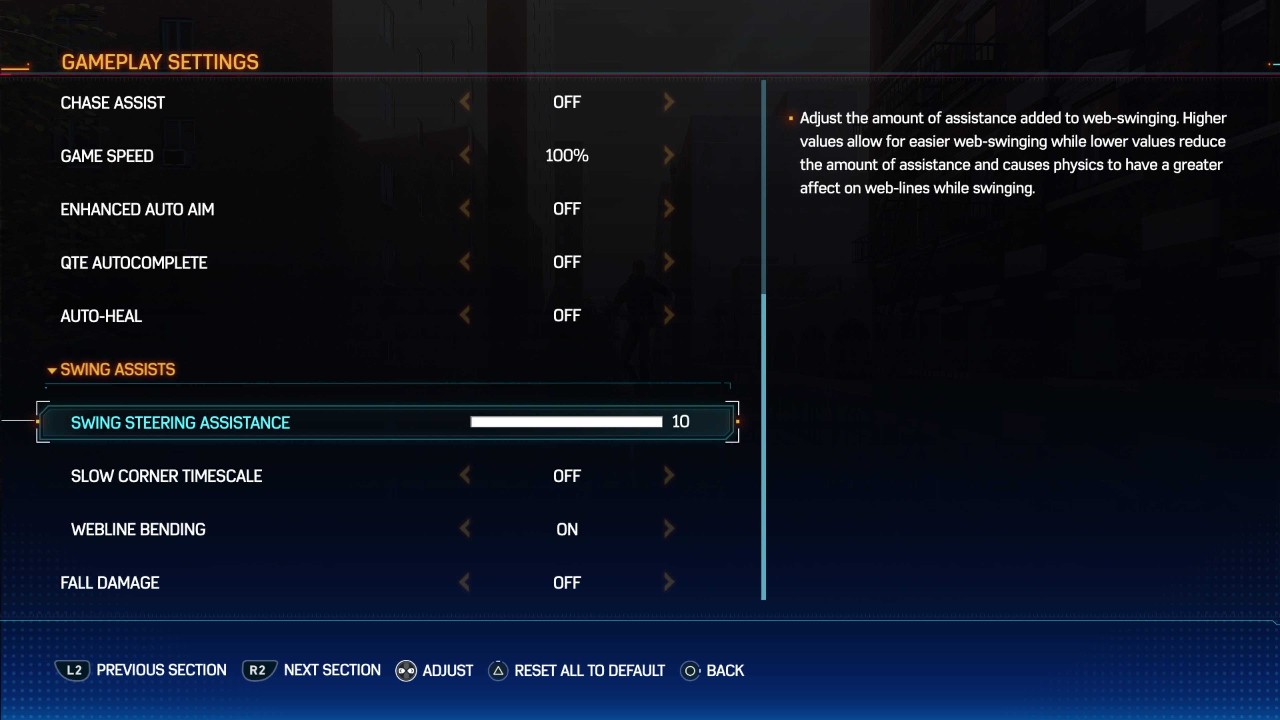Turn on QTE AUTOCOMPLETE
Screen dimensions: 1280x720
[x=668, y=262]
